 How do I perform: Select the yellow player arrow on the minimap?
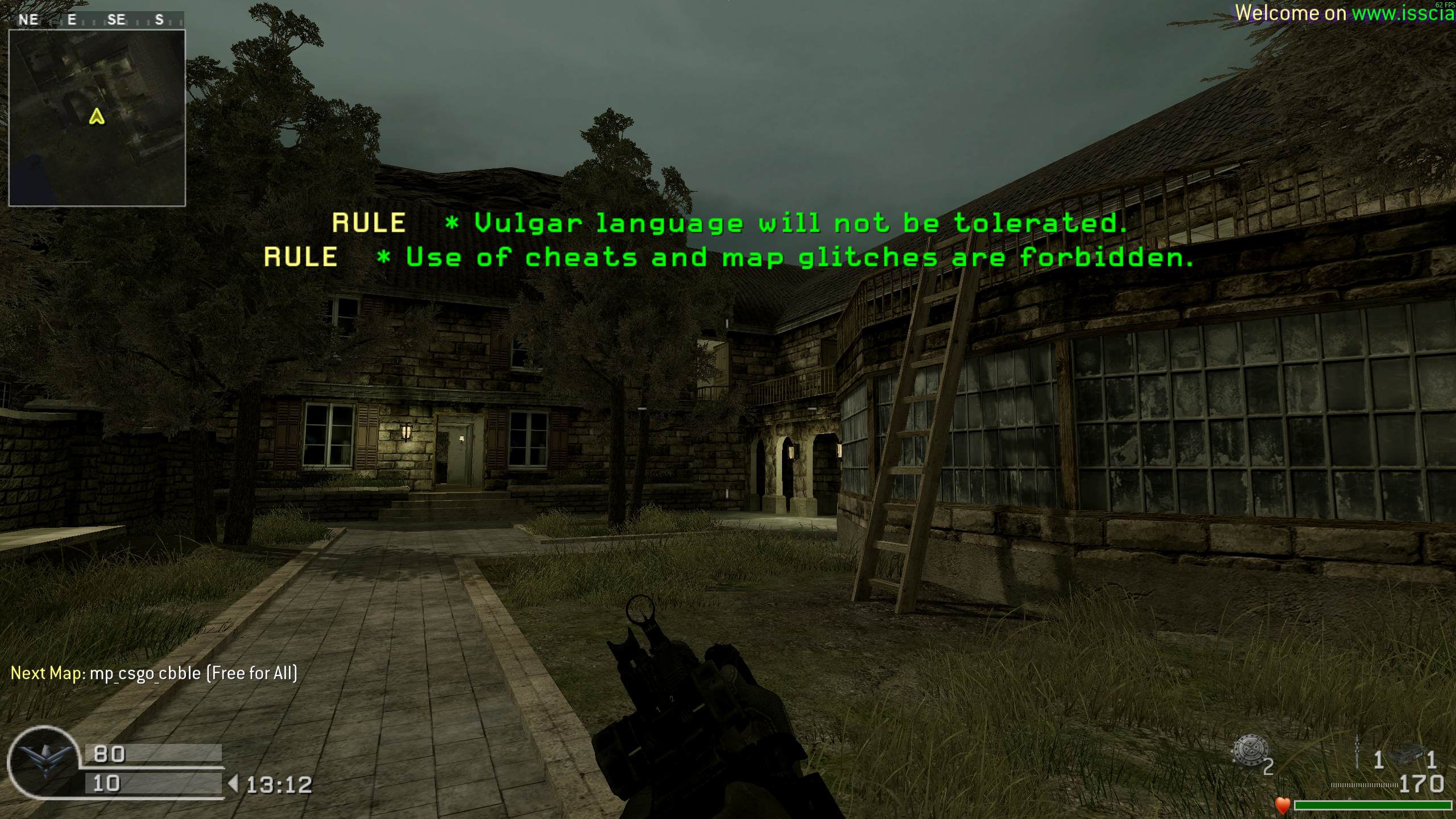pyautogui.click(x=97, y=117)
